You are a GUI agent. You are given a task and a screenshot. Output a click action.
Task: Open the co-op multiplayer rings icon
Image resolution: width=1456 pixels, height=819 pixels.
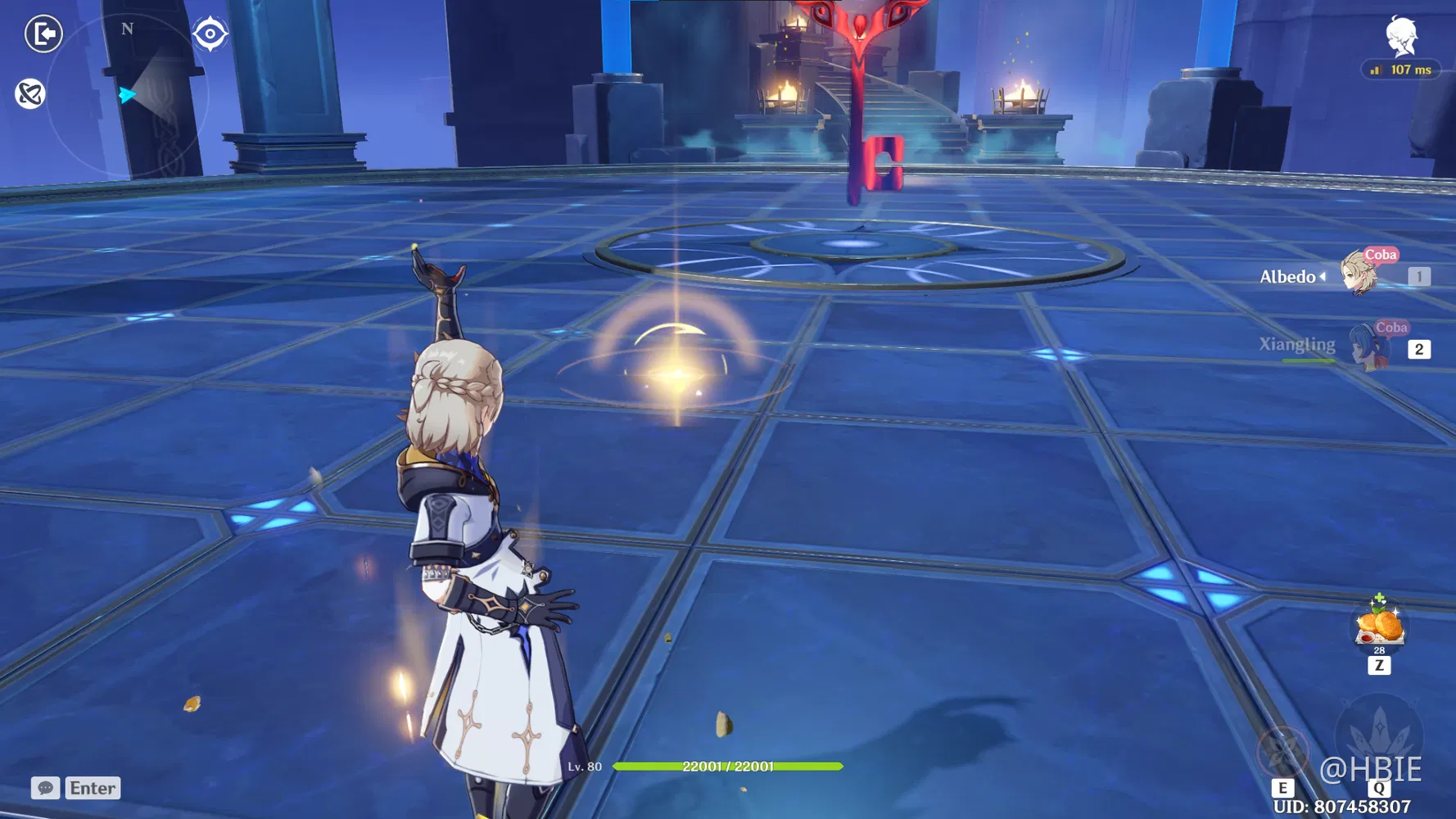[31, 94]
